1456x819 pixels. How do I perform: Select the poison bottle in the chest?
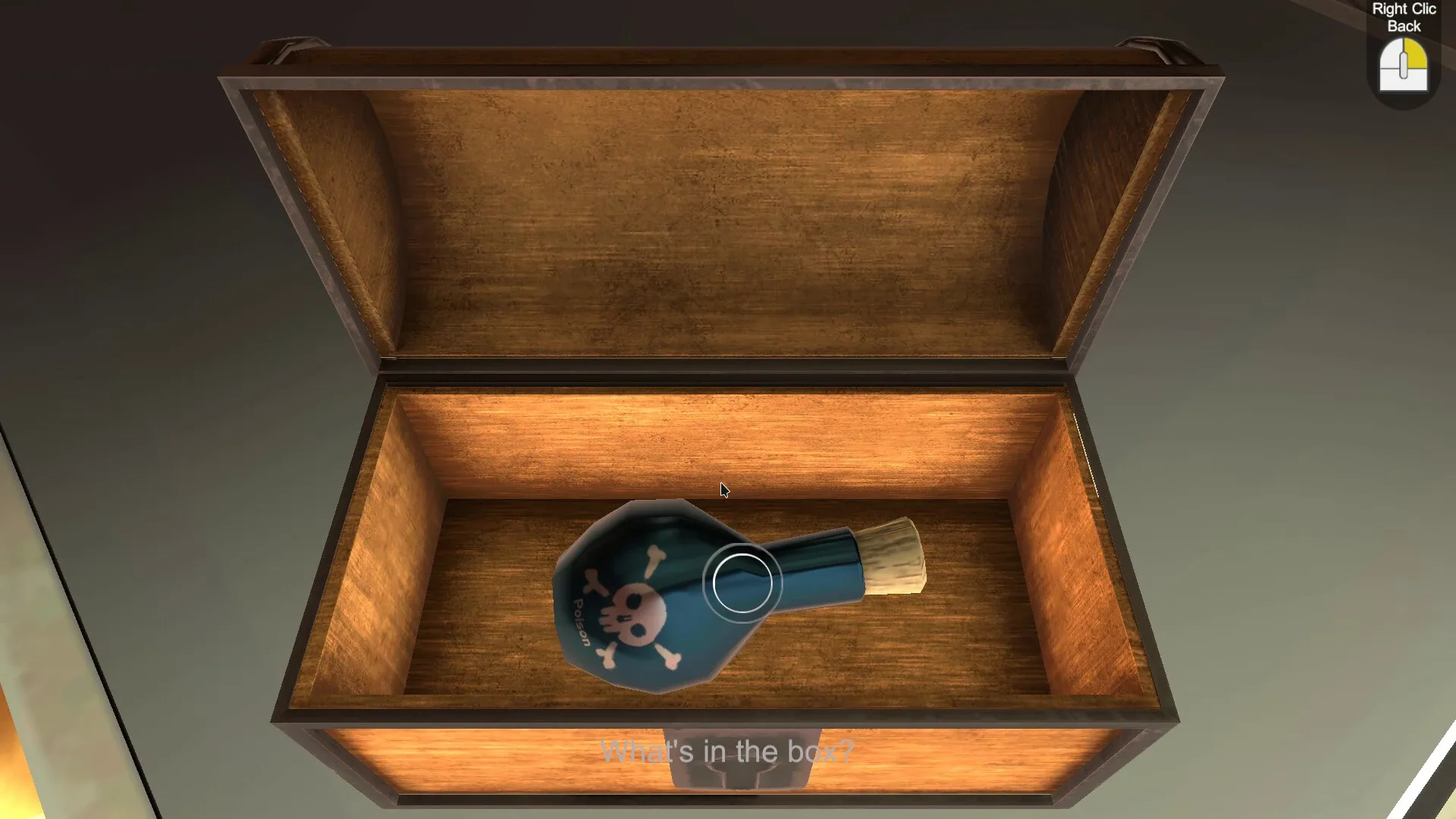click(x=660, y=599)
